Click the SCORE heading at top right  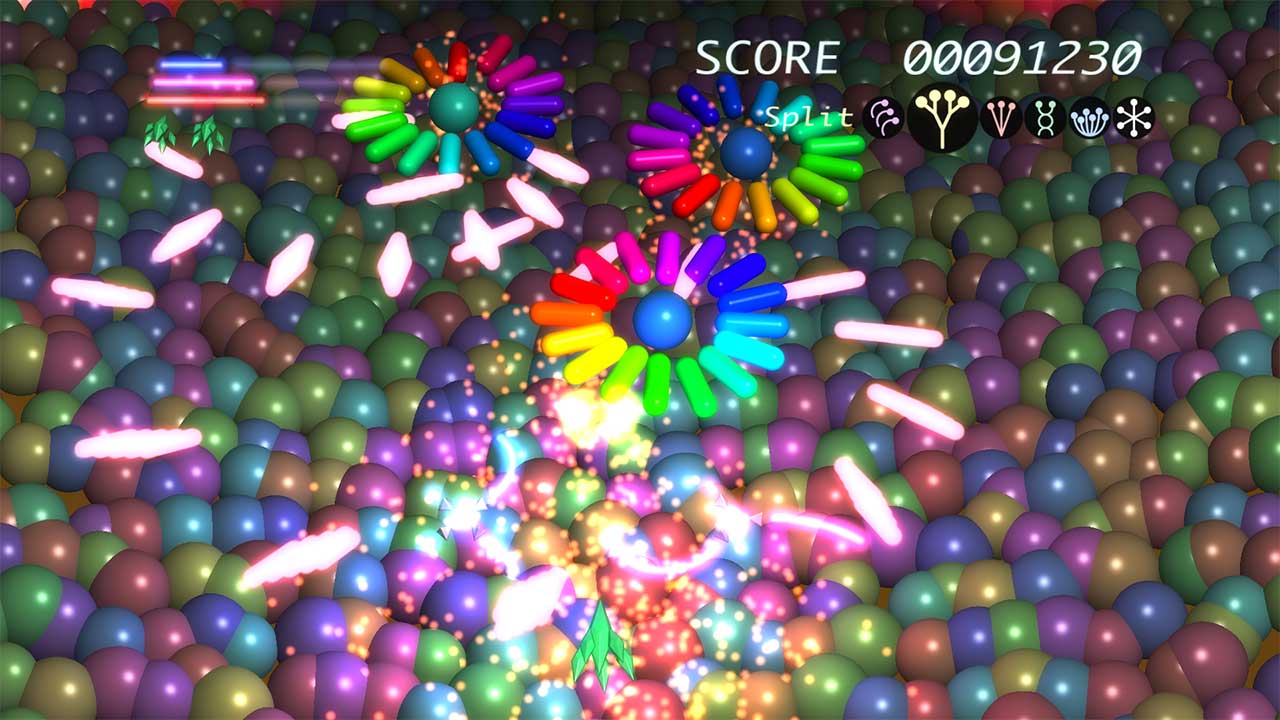(x=768, y=55)
